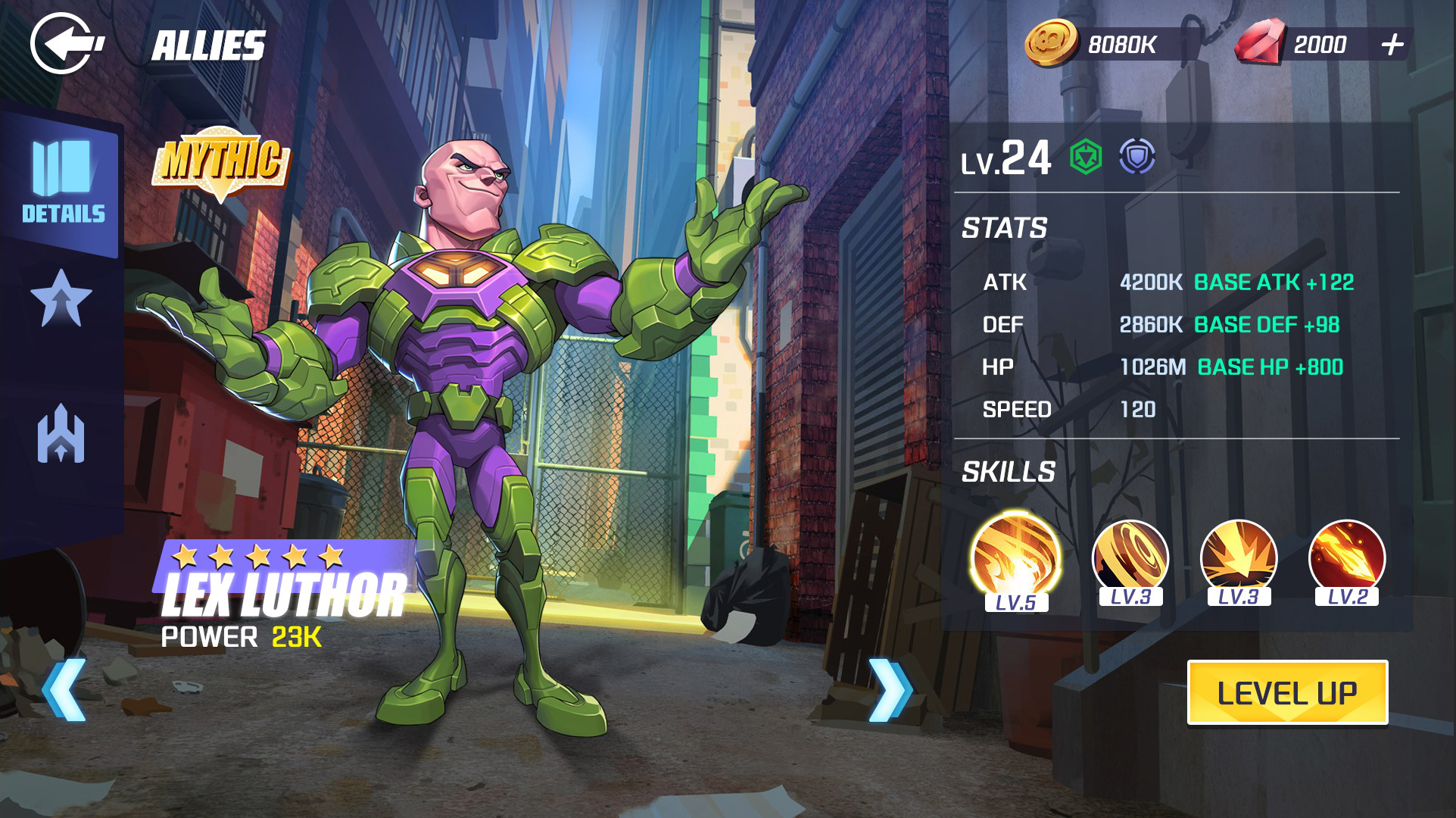
Task: Open the double-arrow rank up tab
Action: coord(61,435)
